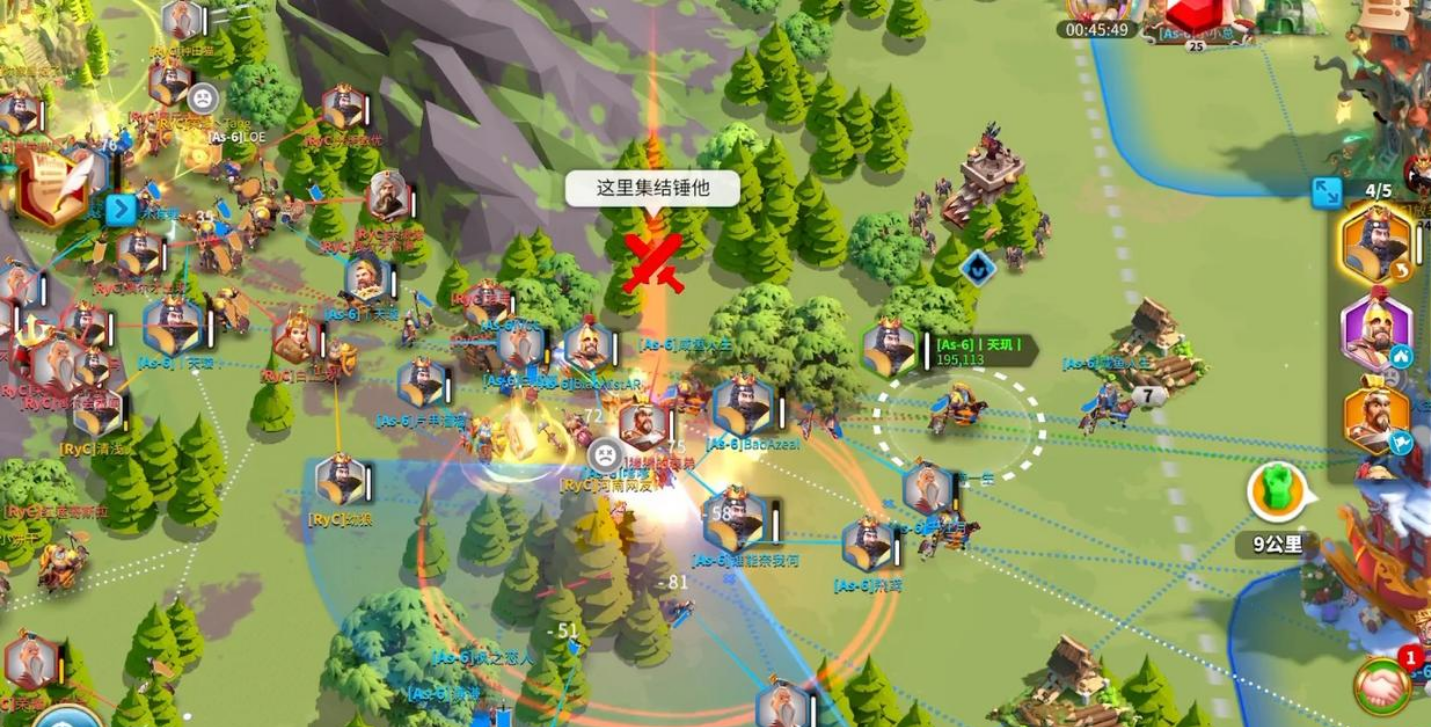Open the scroll and quill quest icon
The height and width of the screenshot is (727, 1431).
click(50, 187)
